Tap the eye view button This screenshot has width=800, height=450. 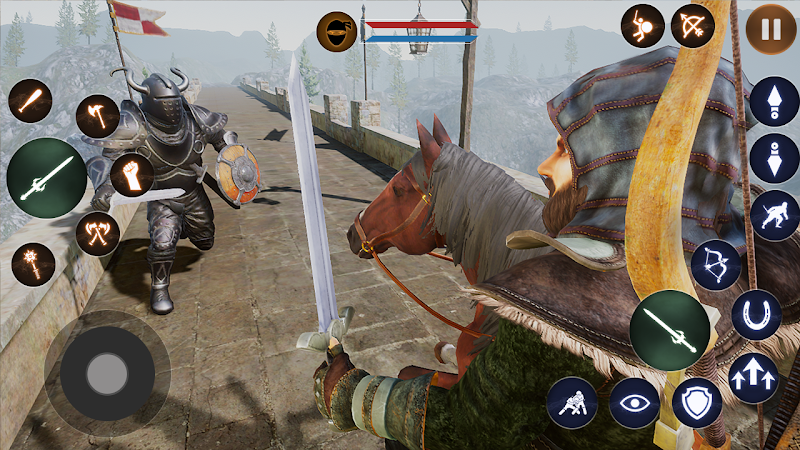click(x=634, y=402)
